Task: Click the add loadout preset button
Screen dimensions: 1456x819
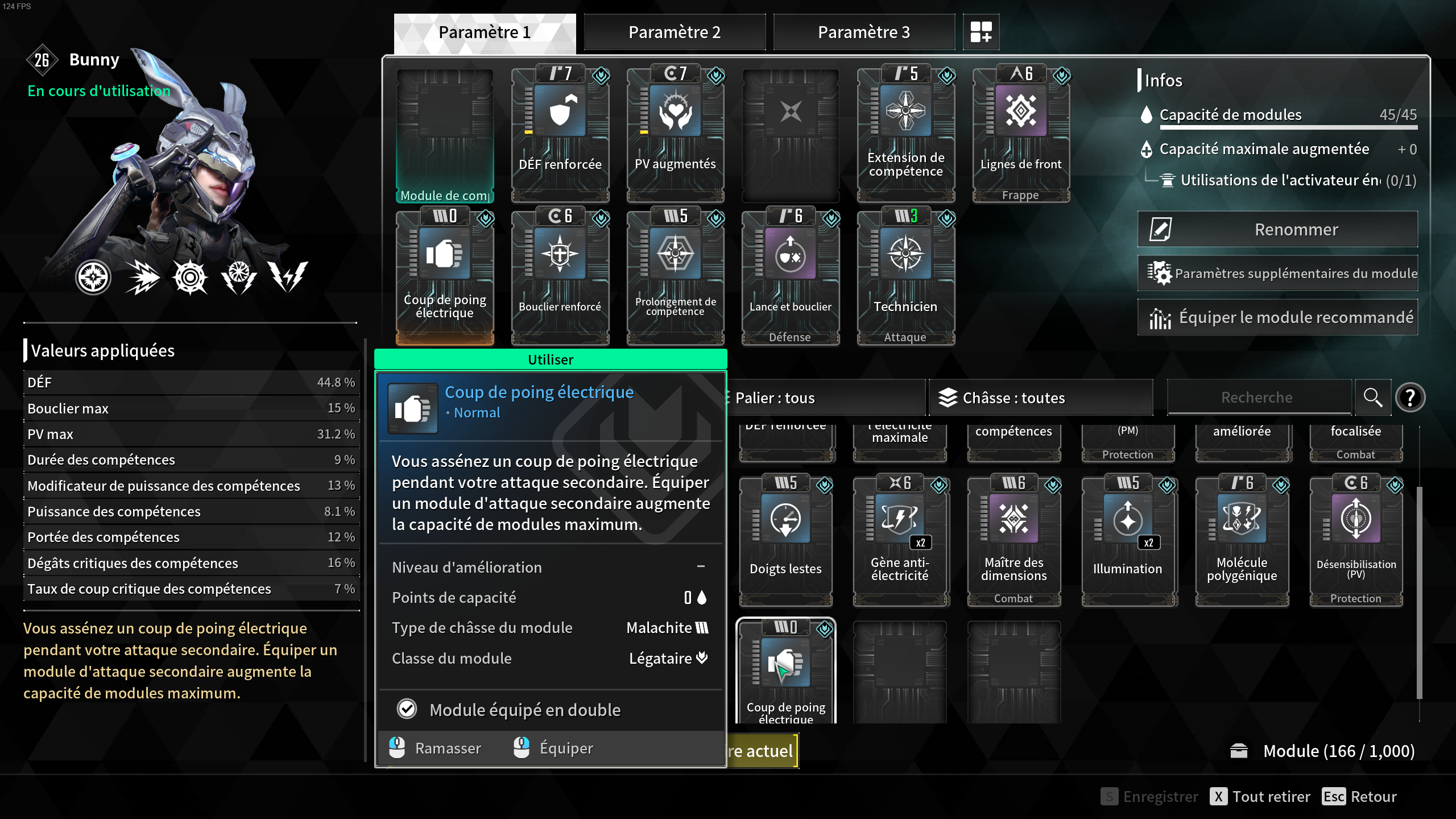Action: point(981,32)
